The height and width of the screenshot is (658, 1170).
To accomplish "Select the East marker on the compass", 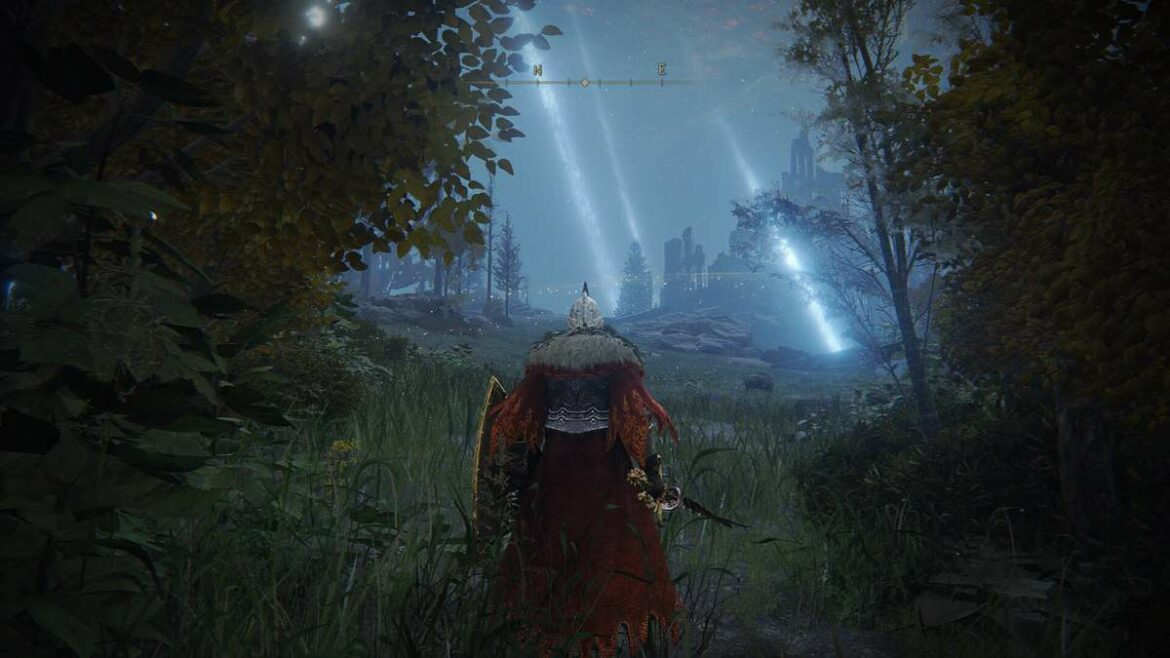I will click(661, 69).
